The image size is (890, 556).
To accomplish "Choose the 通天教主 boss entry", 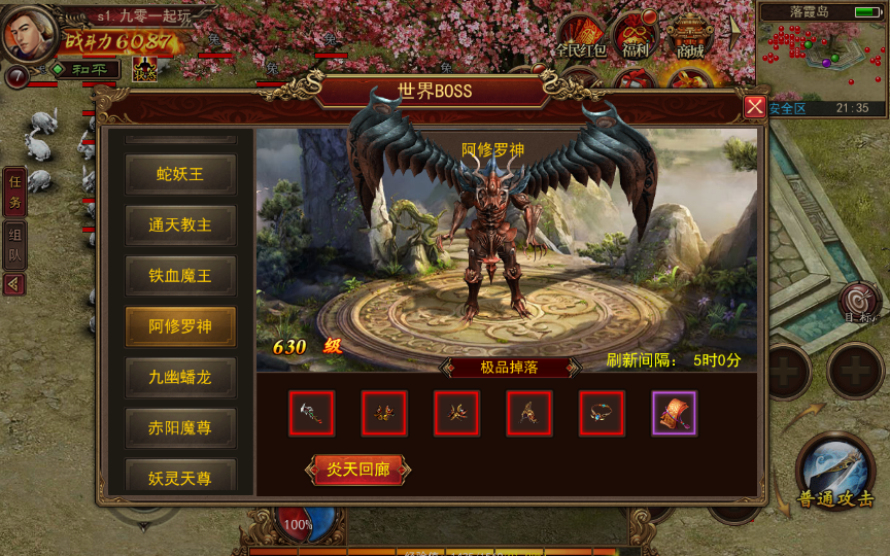I will click(181, 225).
